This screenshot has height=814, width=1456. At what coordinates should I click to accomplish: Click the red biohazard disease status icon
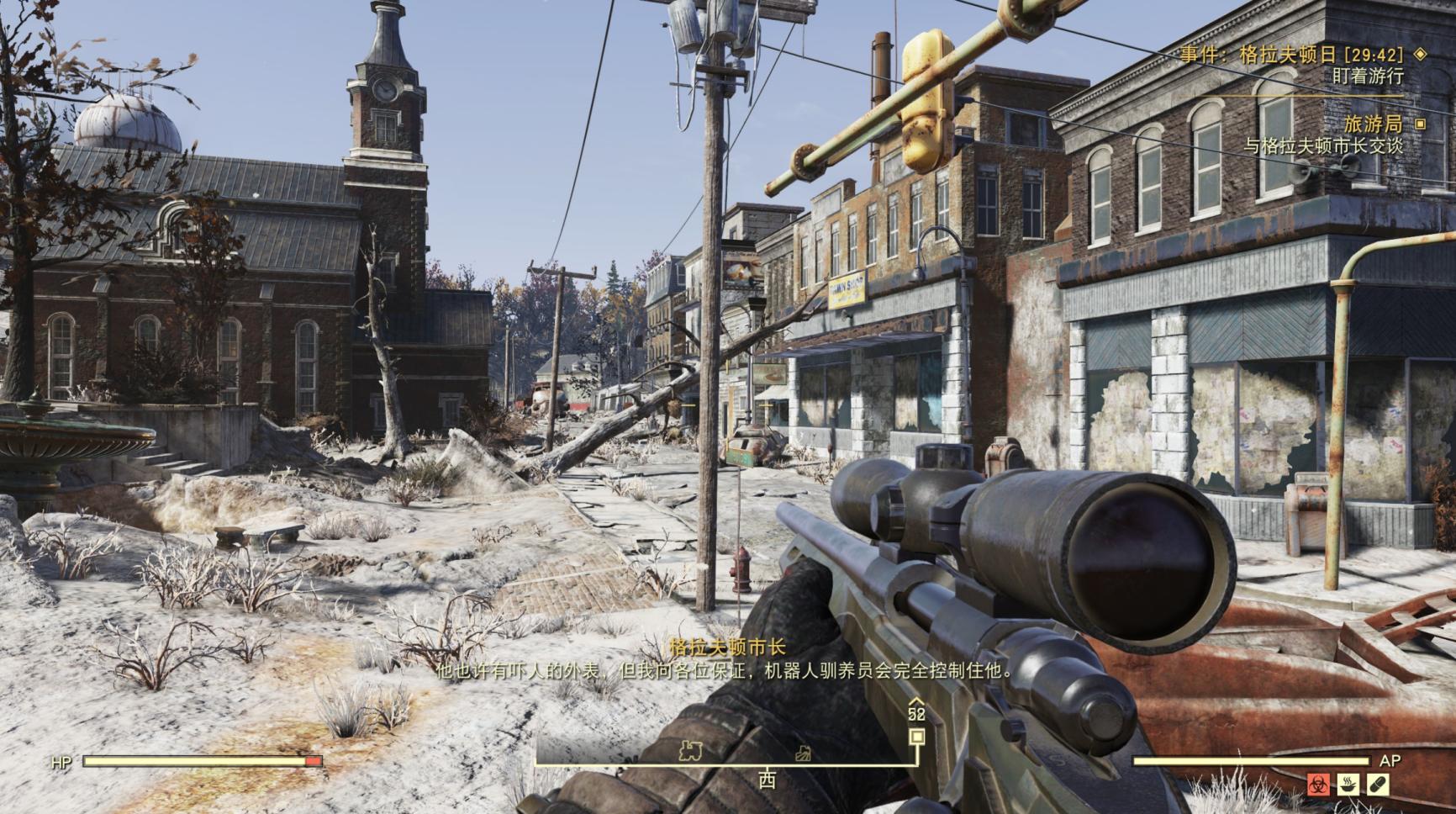tap(1318, 785)
